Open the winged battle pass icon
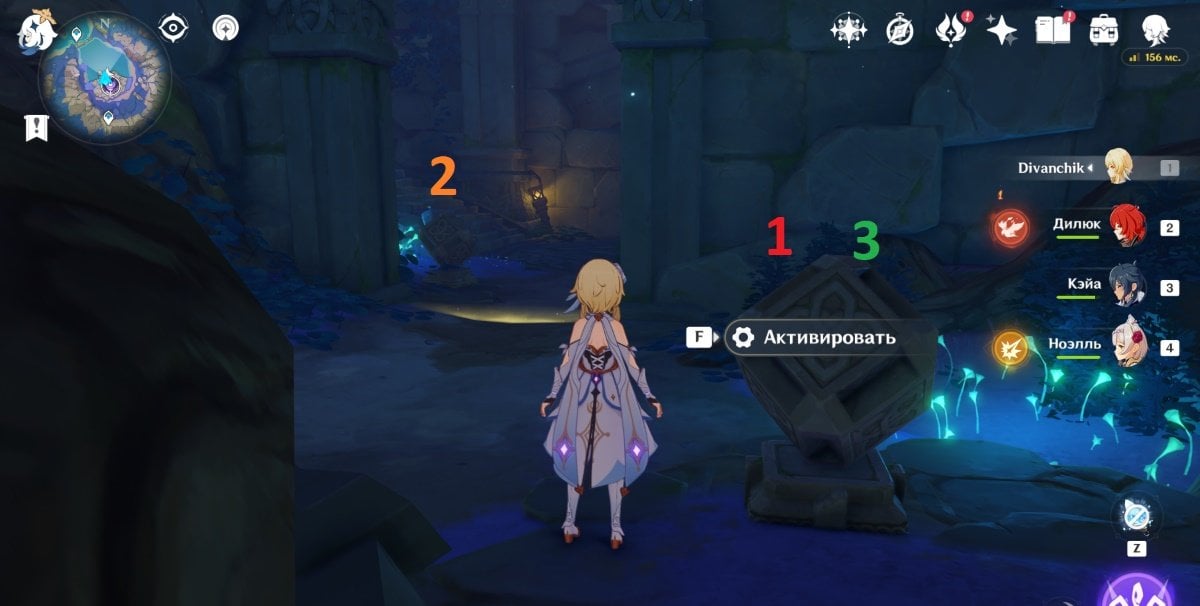This screenshot has height=606, width=1200. click(948, 30)
